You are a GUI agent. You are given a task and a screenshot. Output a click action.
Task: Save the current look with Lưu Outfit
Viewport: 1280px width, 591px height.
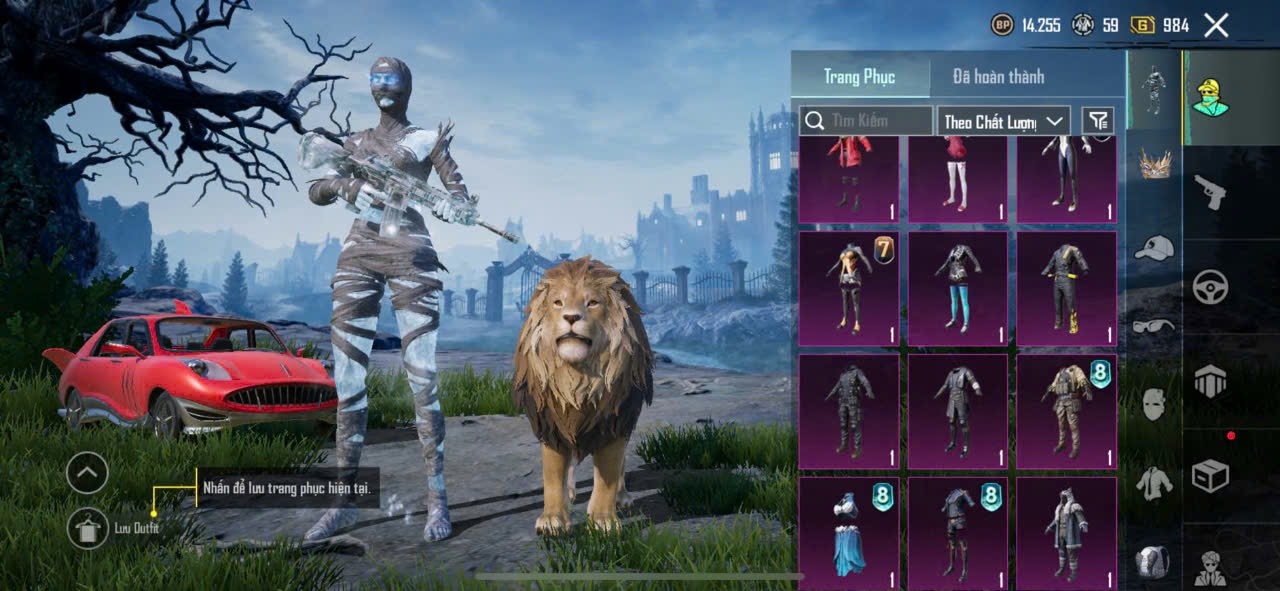[x=88, y=528]
